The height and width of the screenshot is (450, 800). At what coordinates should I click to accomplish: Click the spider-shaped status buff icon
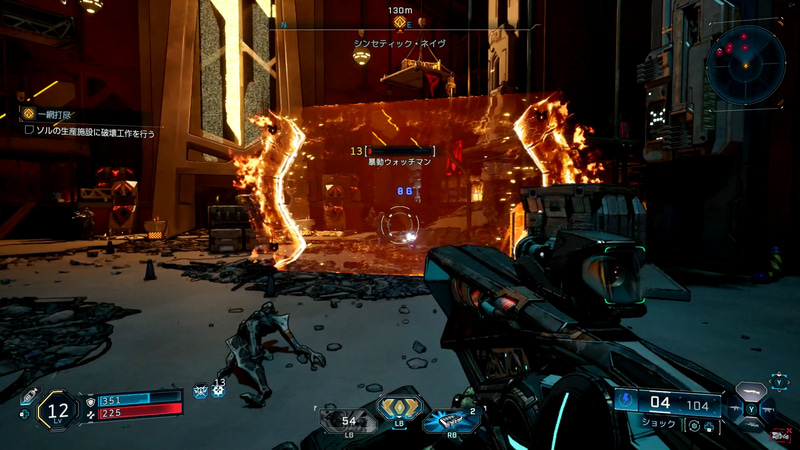(x=201, y=391)
